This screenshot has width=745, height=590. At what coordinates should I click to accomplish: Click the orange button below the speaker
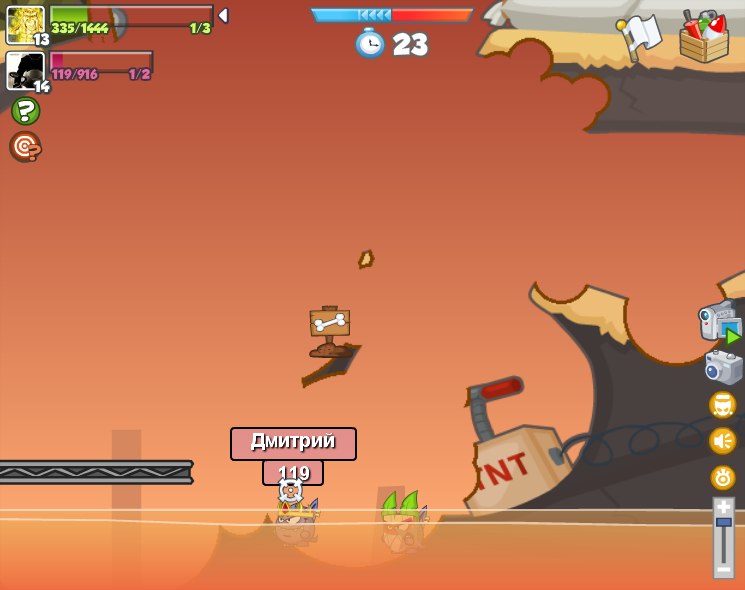pyautogui.click(x=723, y=477)
